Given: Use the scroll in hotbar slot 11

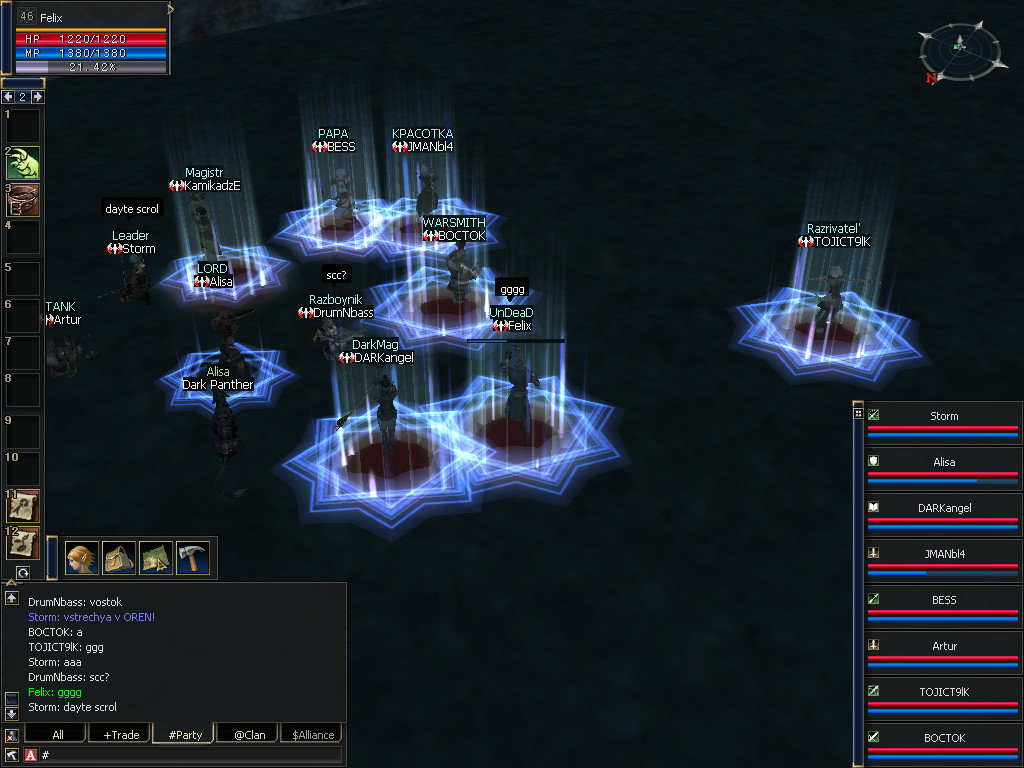Looking at the screenshot, I should pos(24,506).
